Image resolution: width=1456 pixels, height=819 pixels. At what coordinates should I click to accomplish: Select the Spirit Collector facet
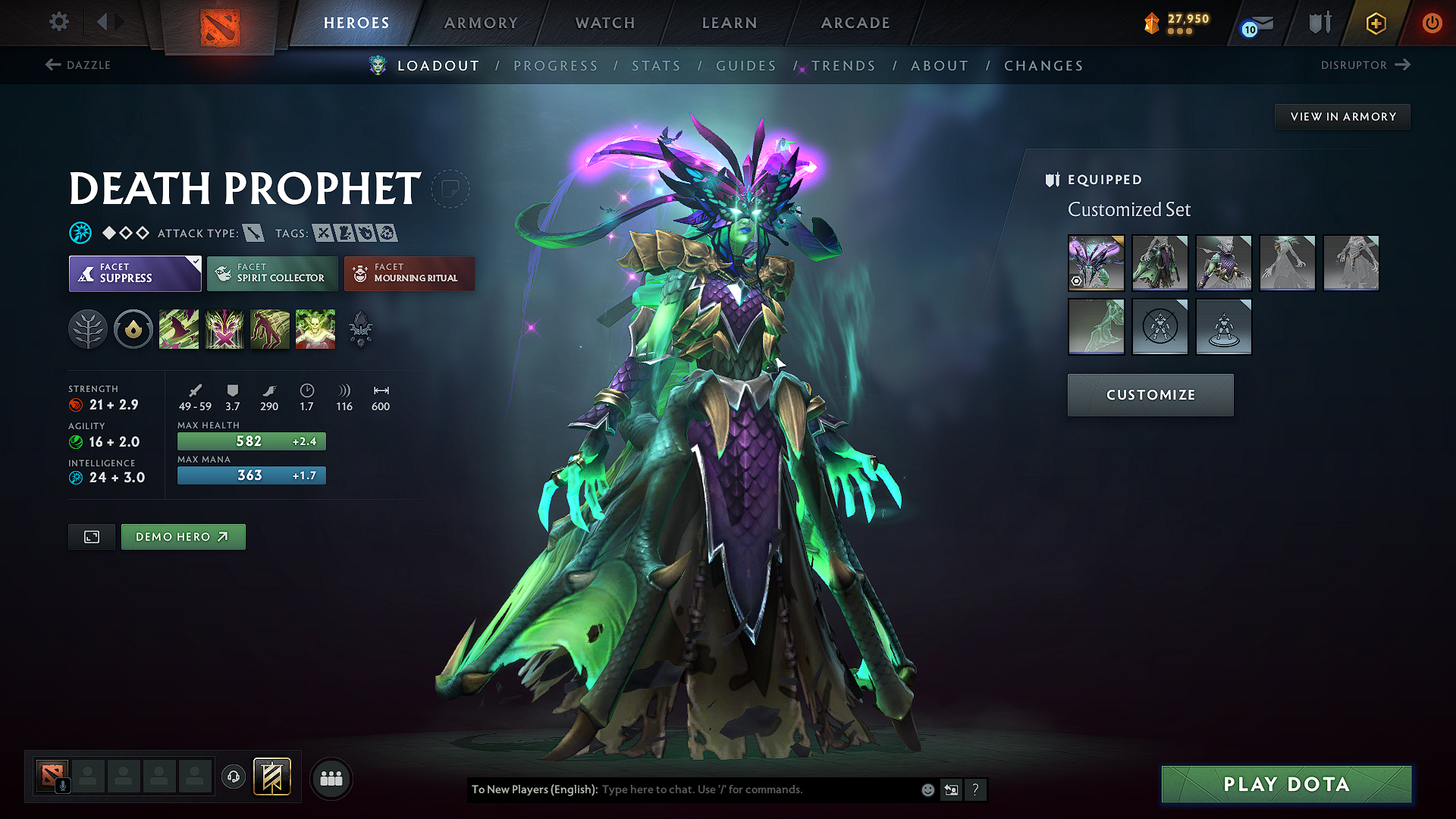272,273
